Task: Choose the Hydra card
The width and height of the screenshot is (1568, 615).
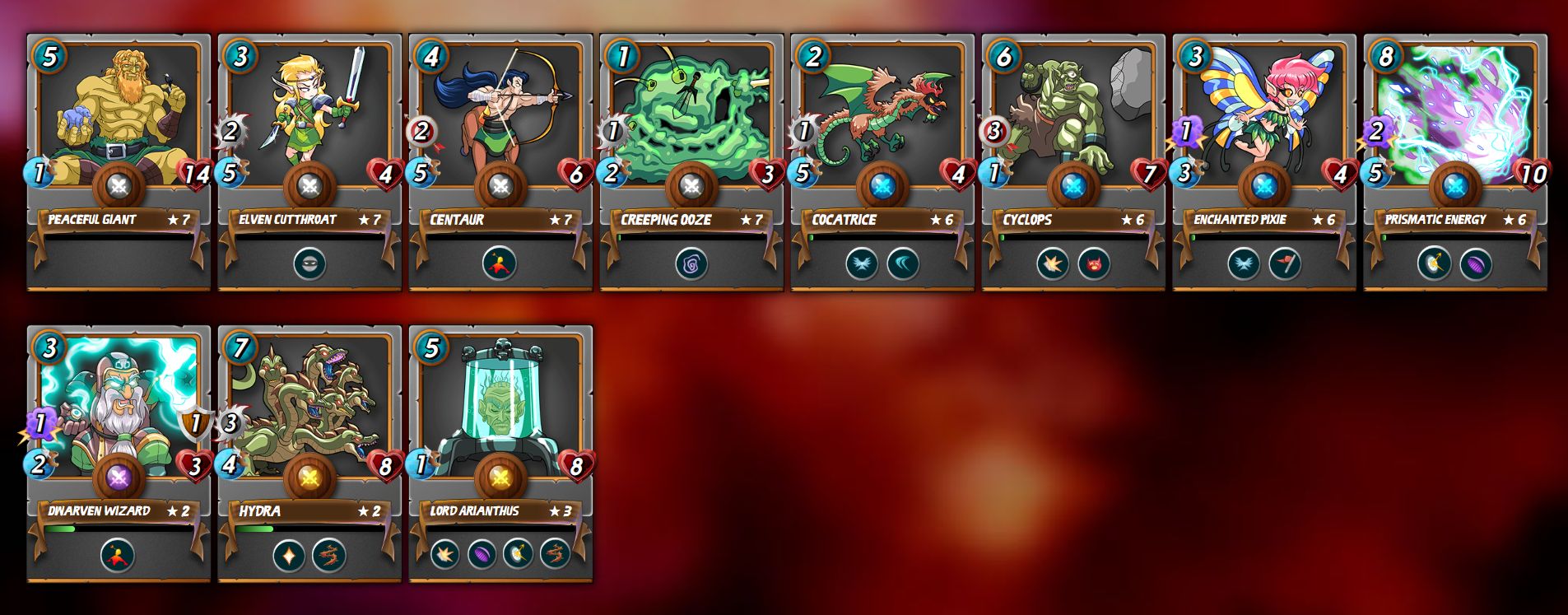Action: coord(309,408)
